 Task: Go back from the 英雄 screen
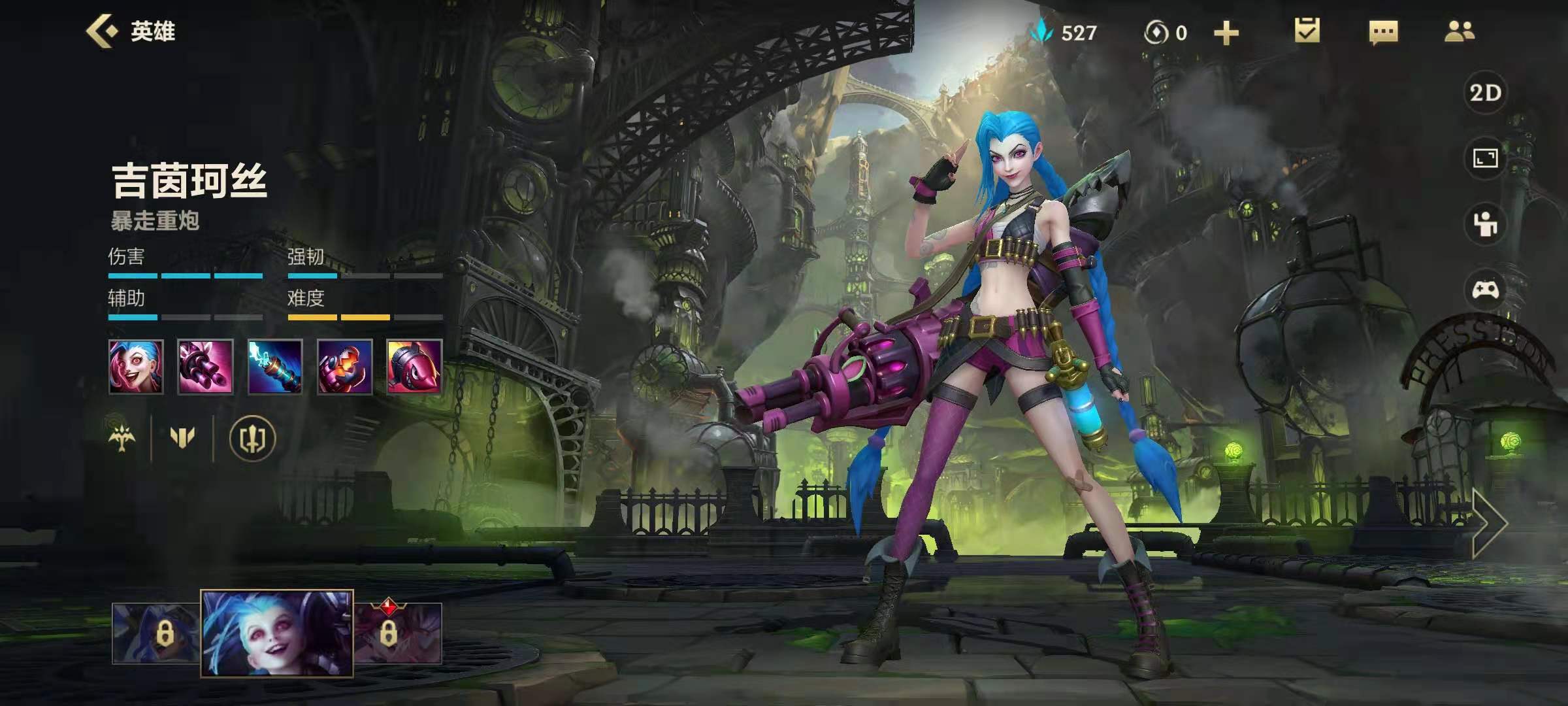pos(103,31)
